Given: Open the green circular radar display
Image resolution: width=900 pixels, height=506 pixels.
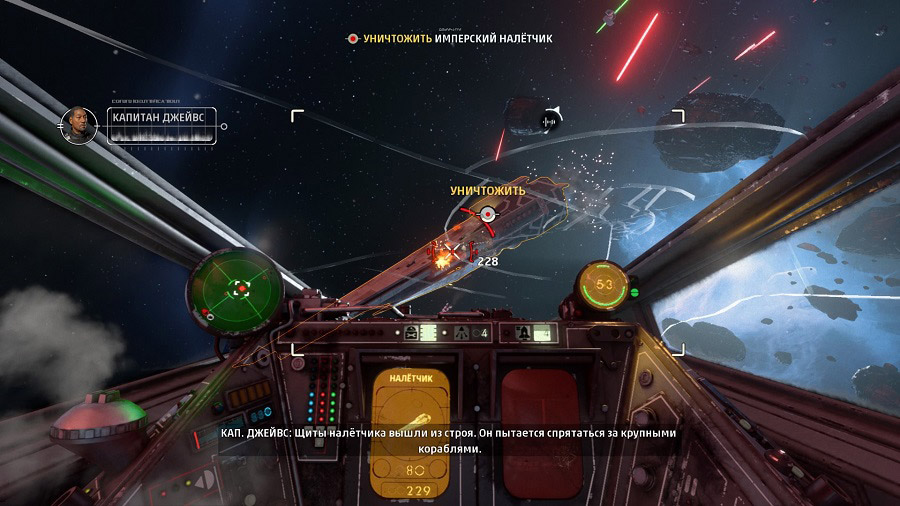Looking at the screenshot, I should pyautogui.click(x=236, y=287).
